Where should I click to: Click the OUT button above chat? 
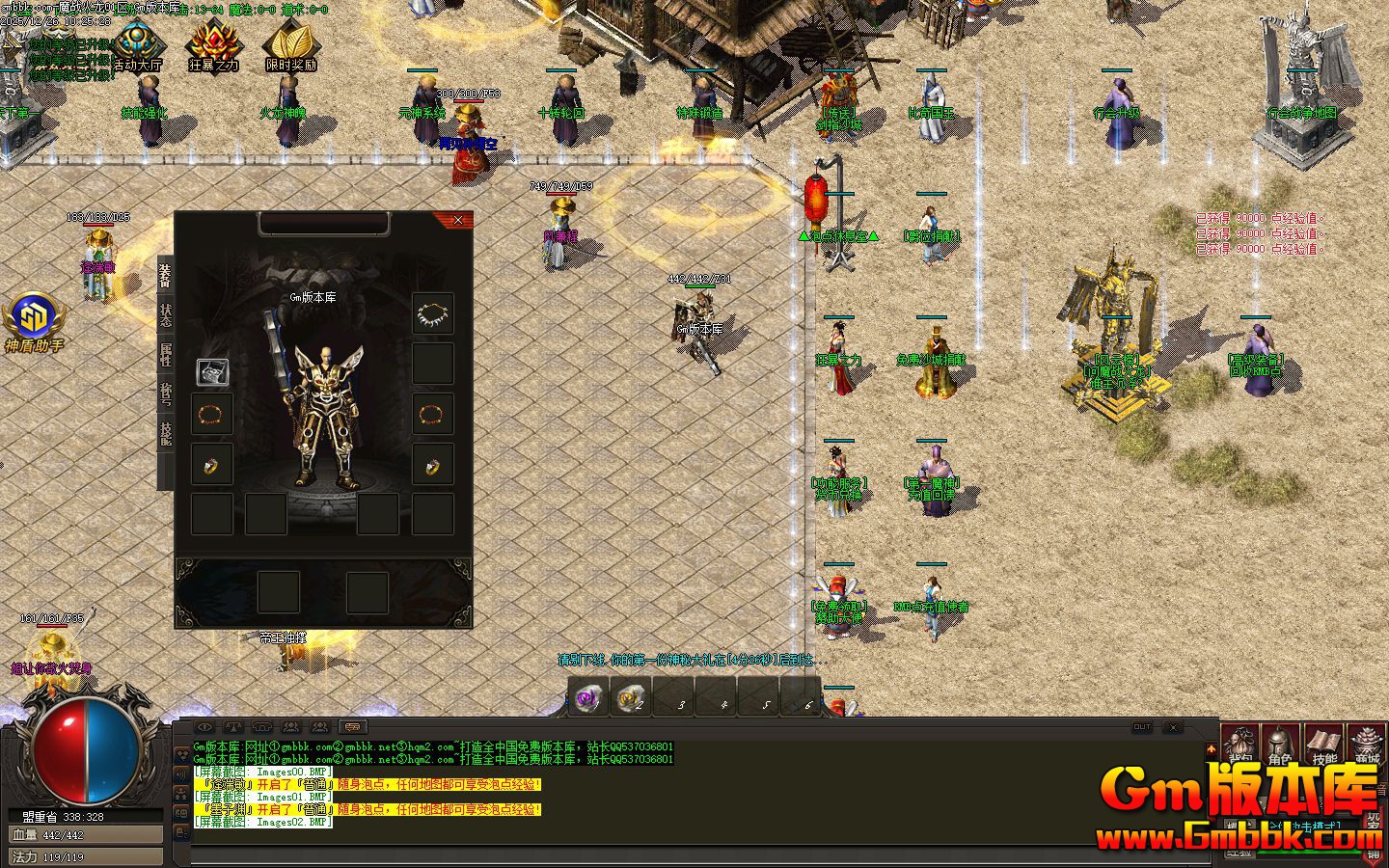point(1142,727)
